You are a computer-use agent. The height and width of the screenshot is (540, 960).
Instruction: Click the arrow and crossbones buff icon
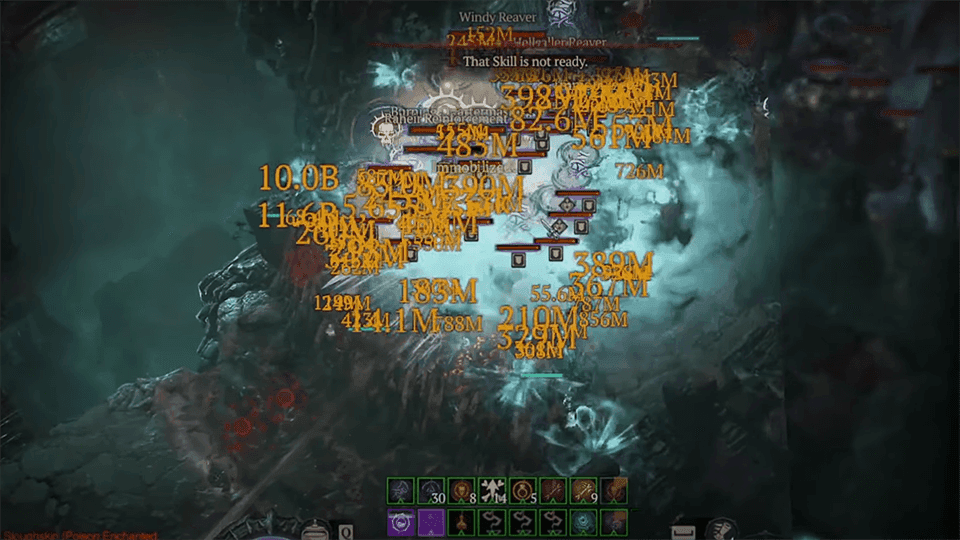(491, 490)
